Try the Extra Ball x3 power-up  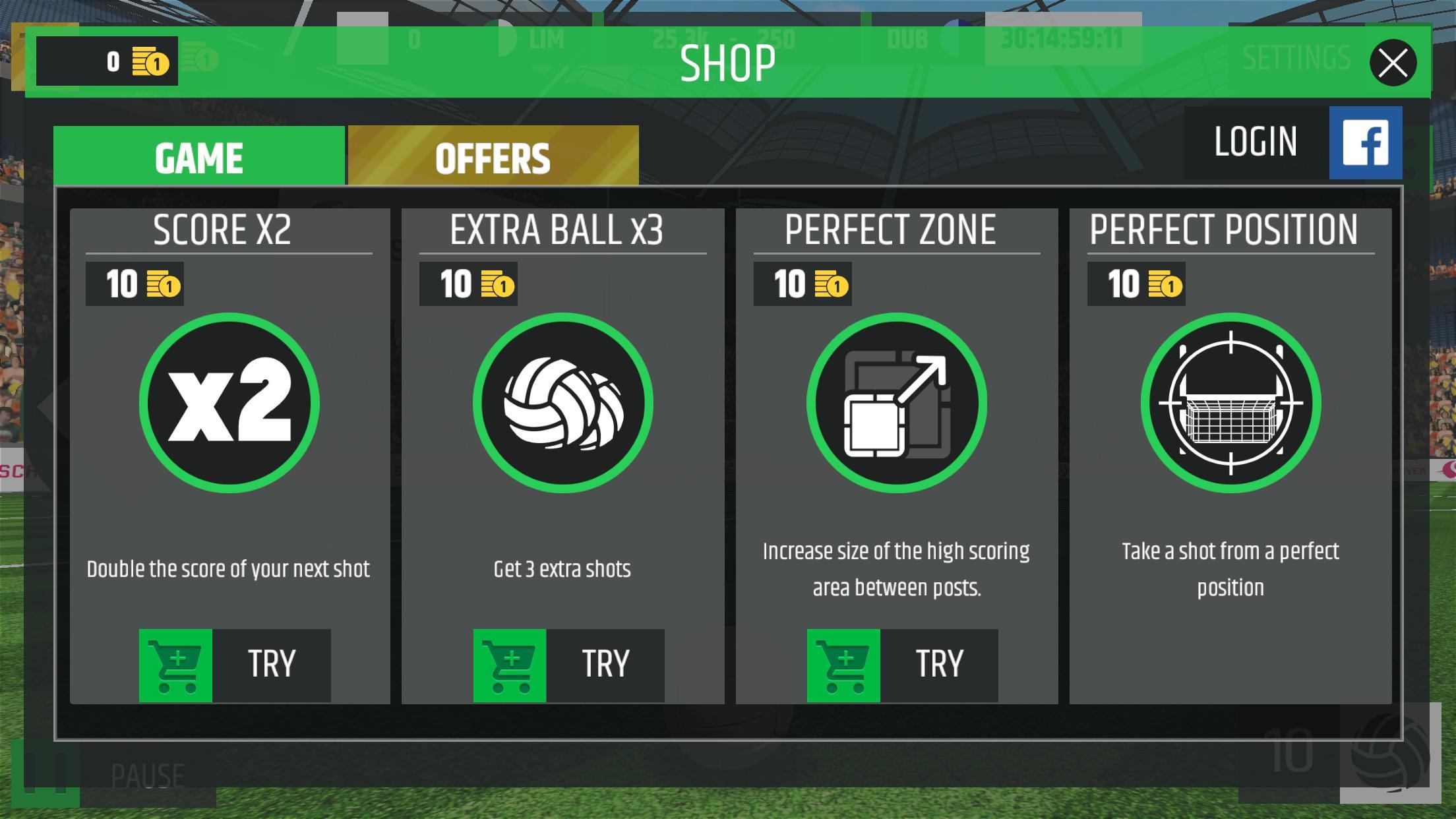coord(568,665)
